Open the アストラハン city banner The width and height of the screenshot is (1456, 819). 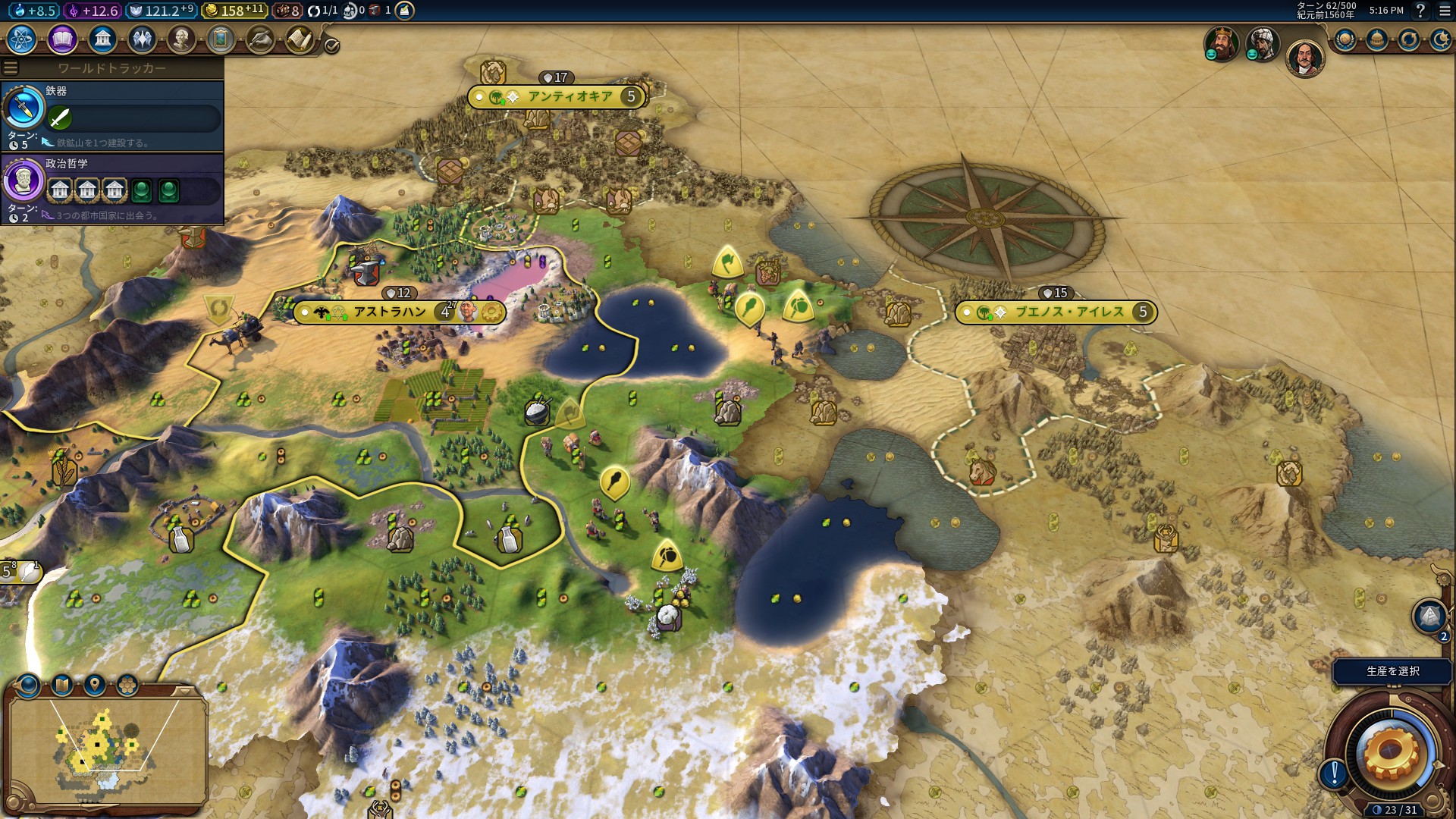[390, 312]
